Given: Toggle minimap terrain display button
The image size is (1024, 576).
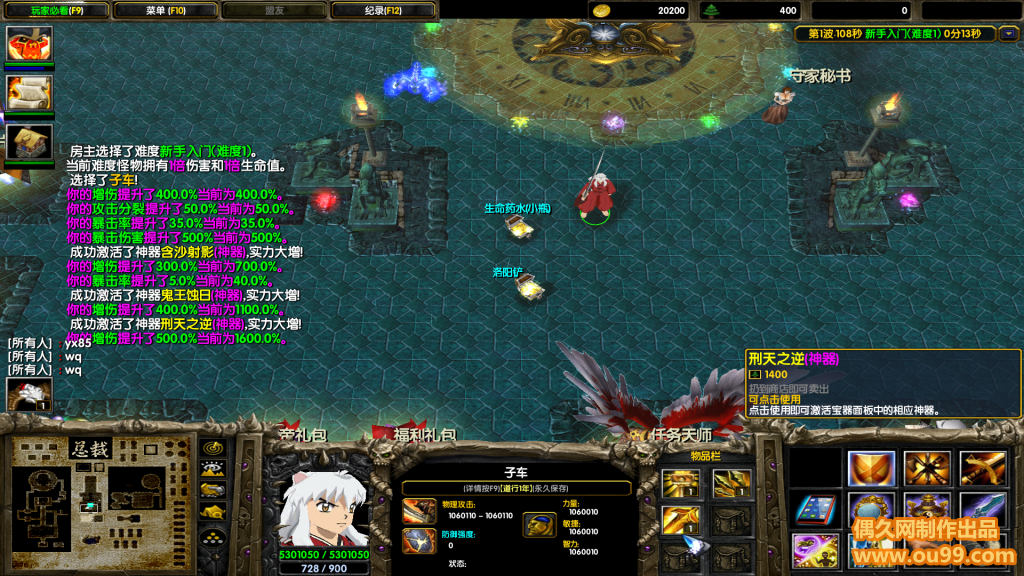Looking at the screenshot, I should point(213,468).
